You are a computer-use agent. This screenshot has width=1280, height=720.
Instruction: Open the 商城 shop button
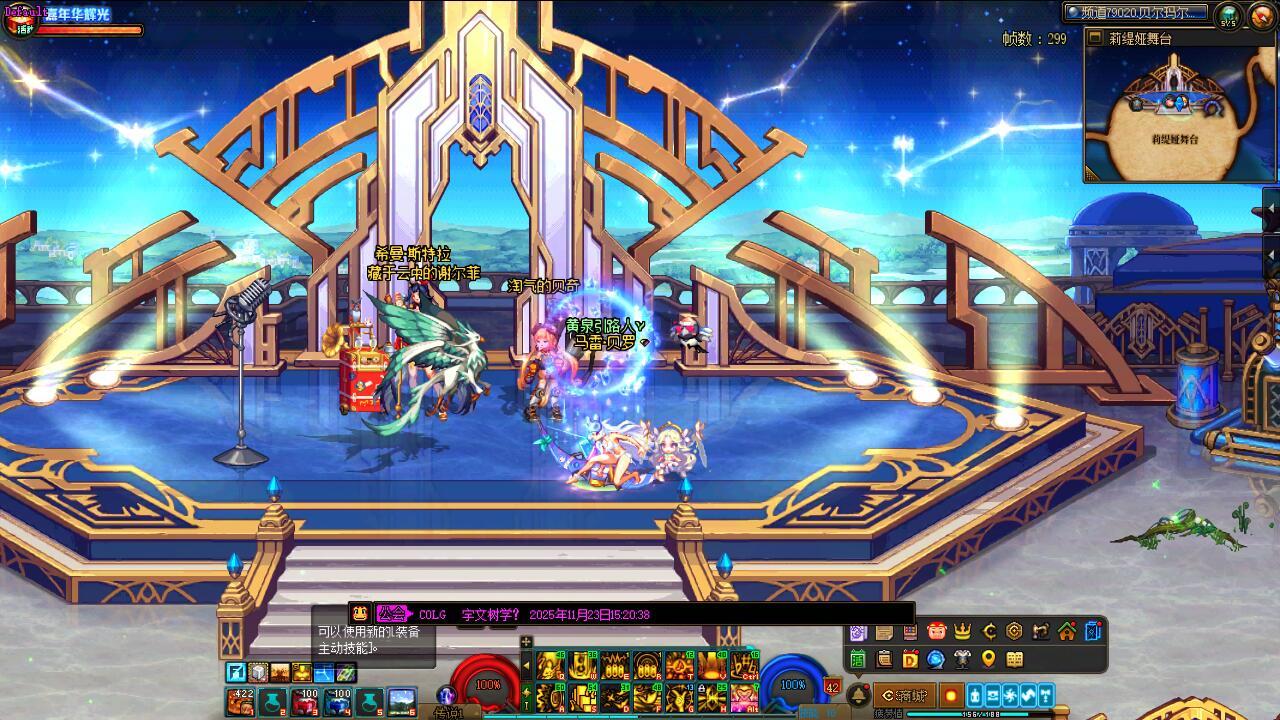[x=905, y=695]
